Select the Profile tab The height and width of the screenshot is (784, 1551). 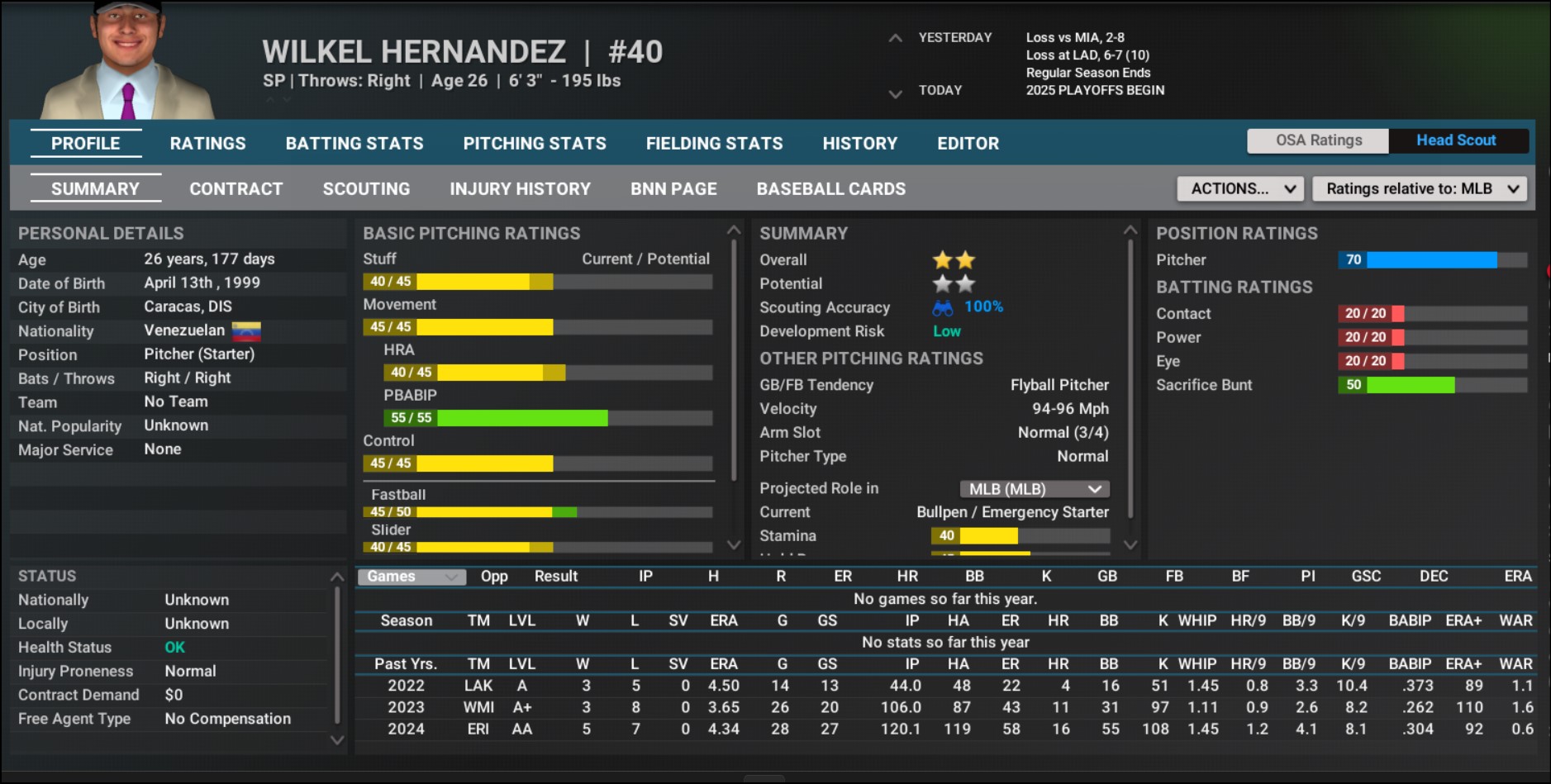click(x=85, y=143)
